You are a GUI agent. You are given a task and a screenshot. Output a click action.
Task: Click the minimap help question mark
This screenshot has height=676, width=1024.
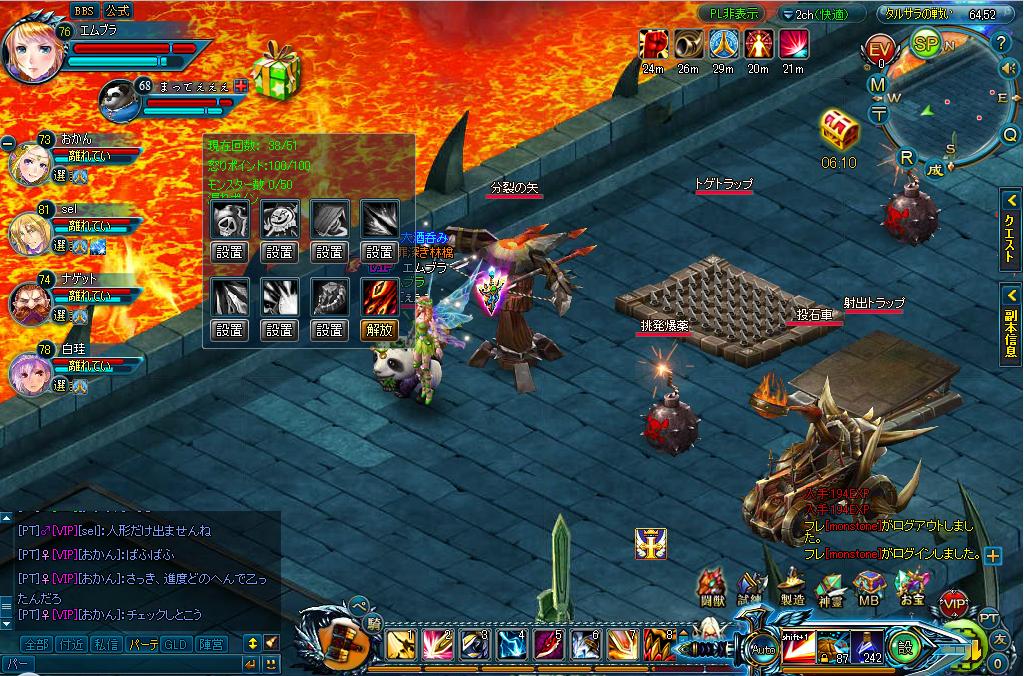tap(1001, 42)
